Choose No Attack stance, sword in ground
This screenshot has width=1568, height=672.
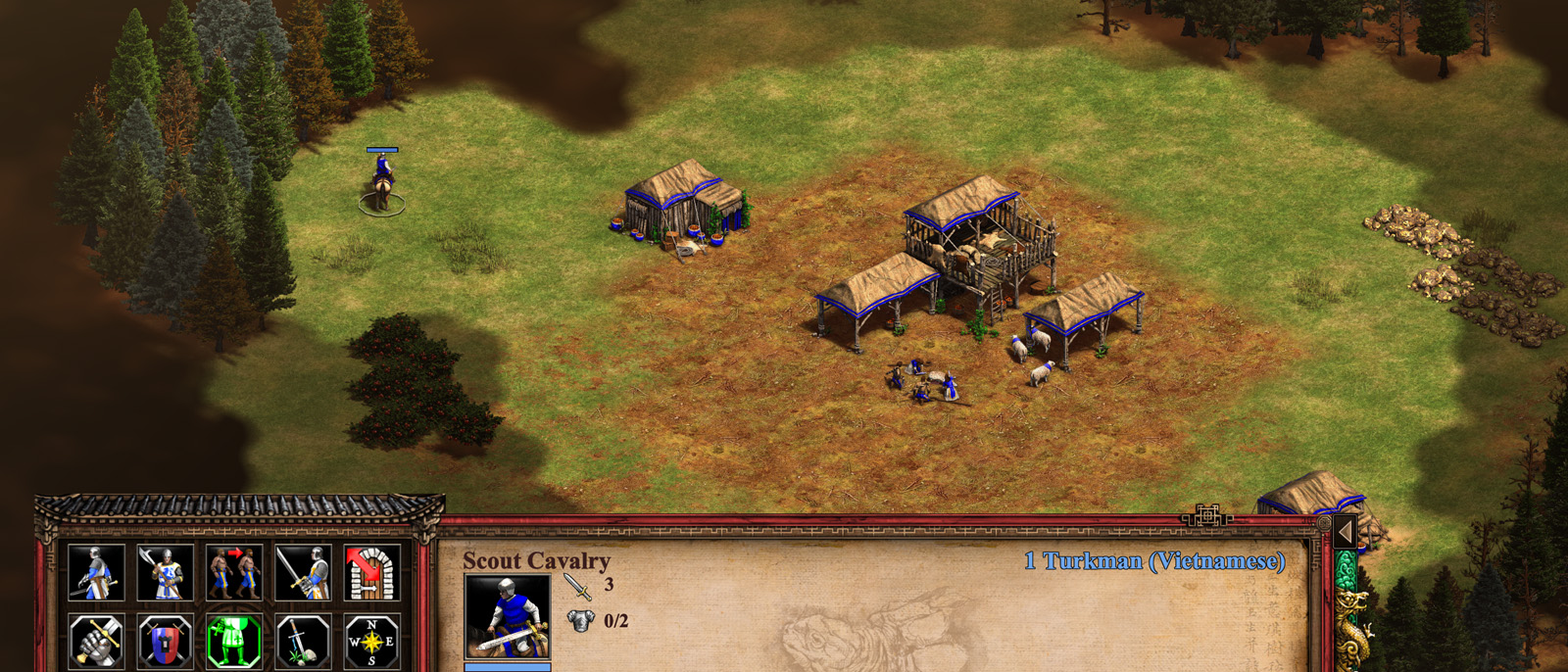tap(303, 641)
